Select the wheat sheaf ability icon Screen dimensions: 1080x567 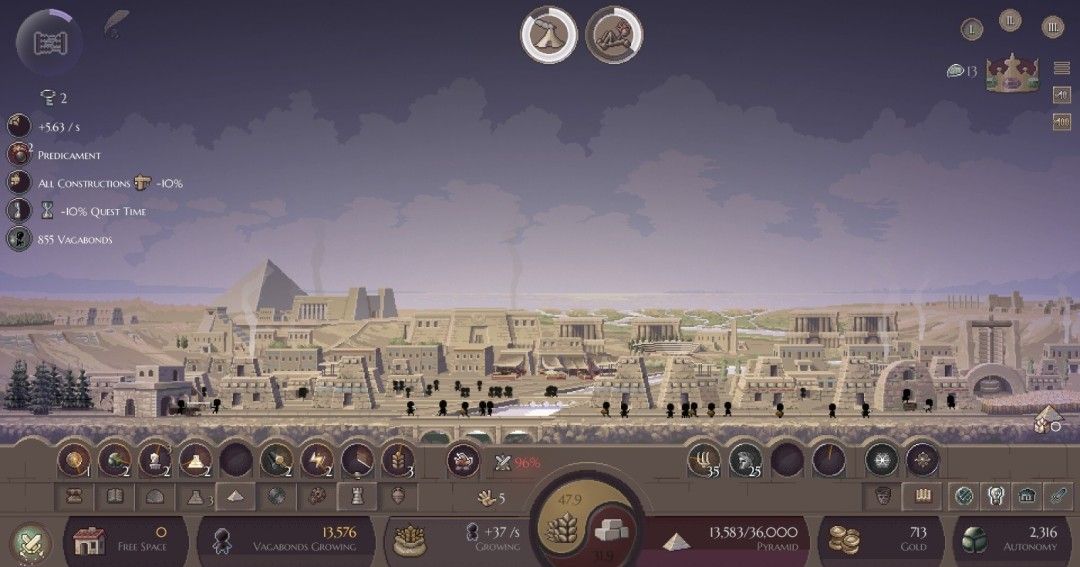[397, 459]
